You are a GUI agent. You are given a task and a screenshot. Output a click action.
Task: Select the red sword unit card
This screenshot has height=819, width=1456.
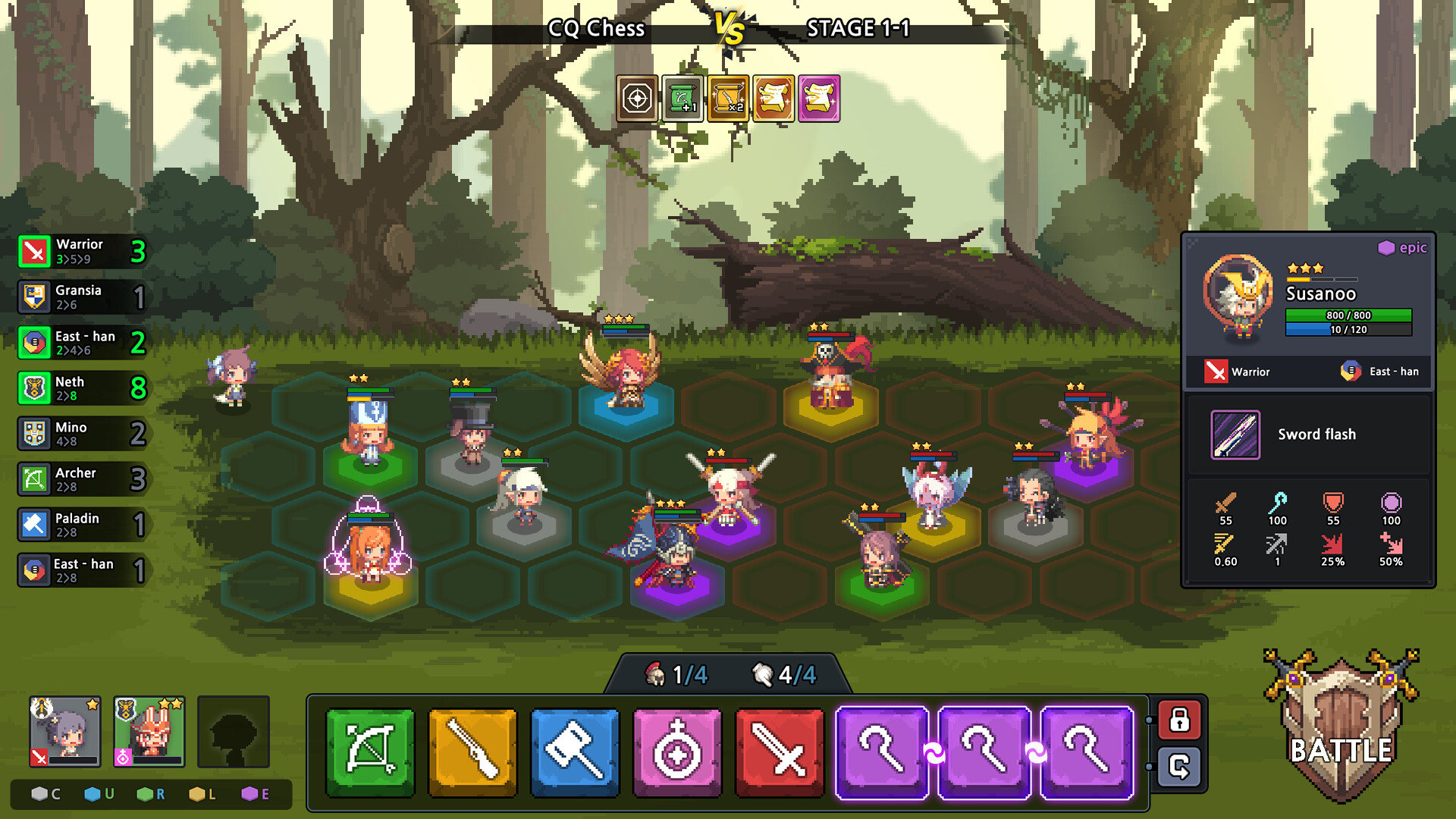[x=780, y=751]
